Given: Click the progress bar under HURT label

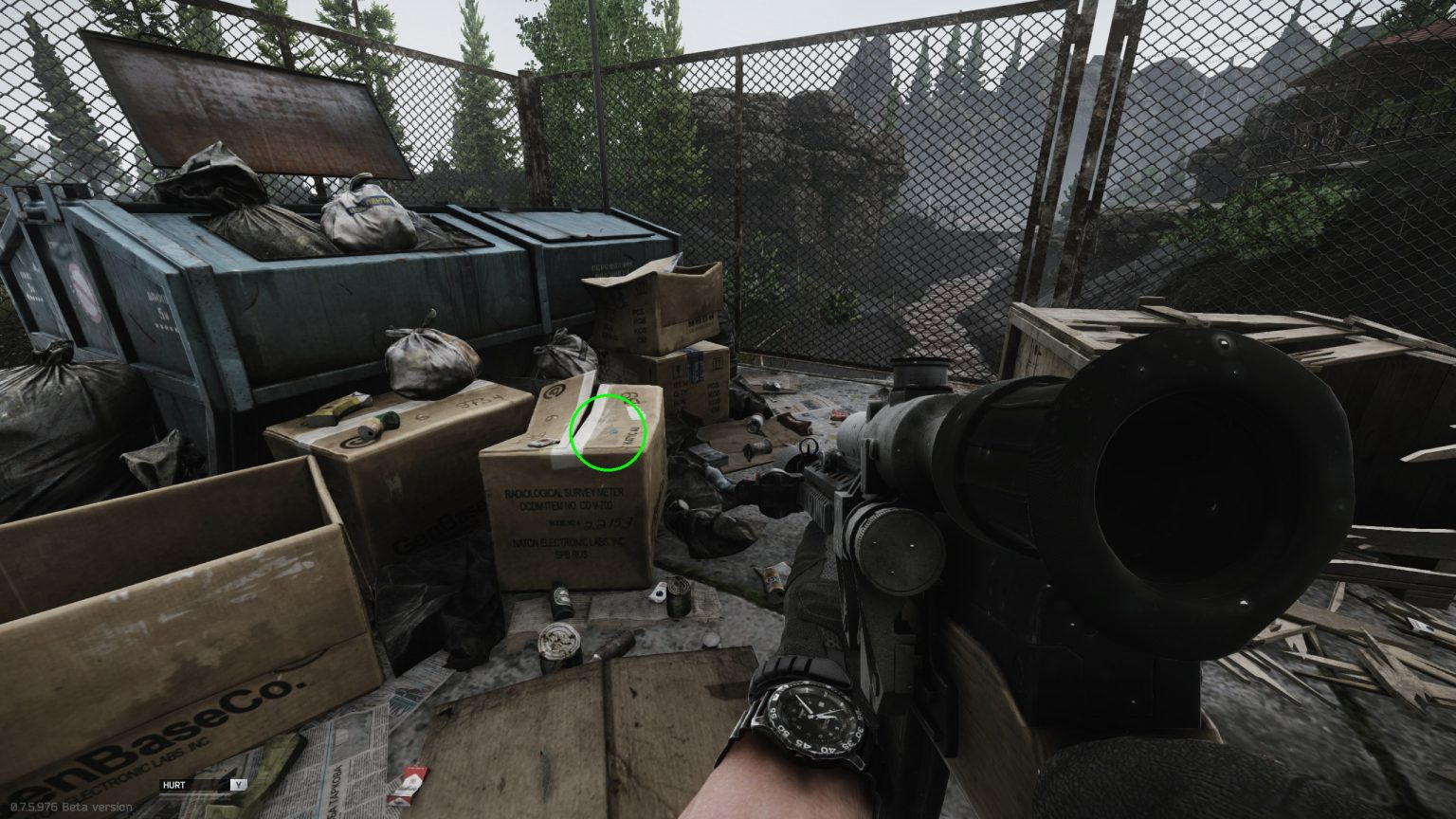Looking at the screenshot, I should (190, 794).
